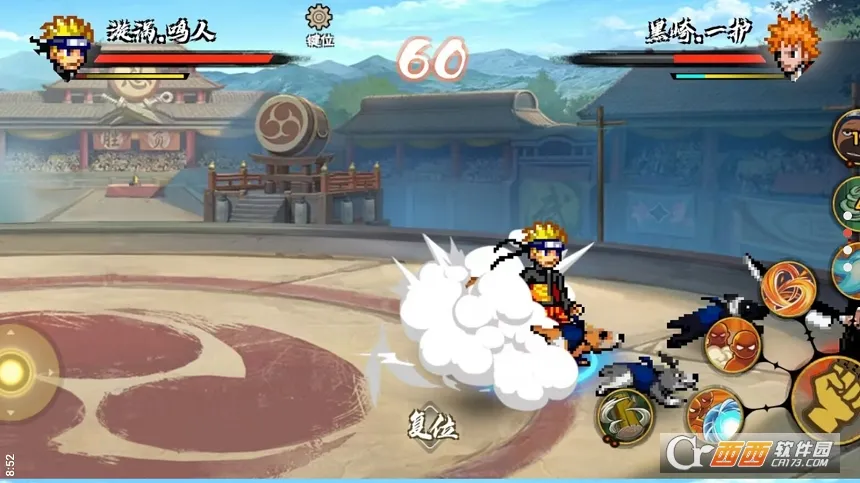This screenshot has width=860, height=483.
Task: Activate the green swirl skill on right edge
Action: 848,203
